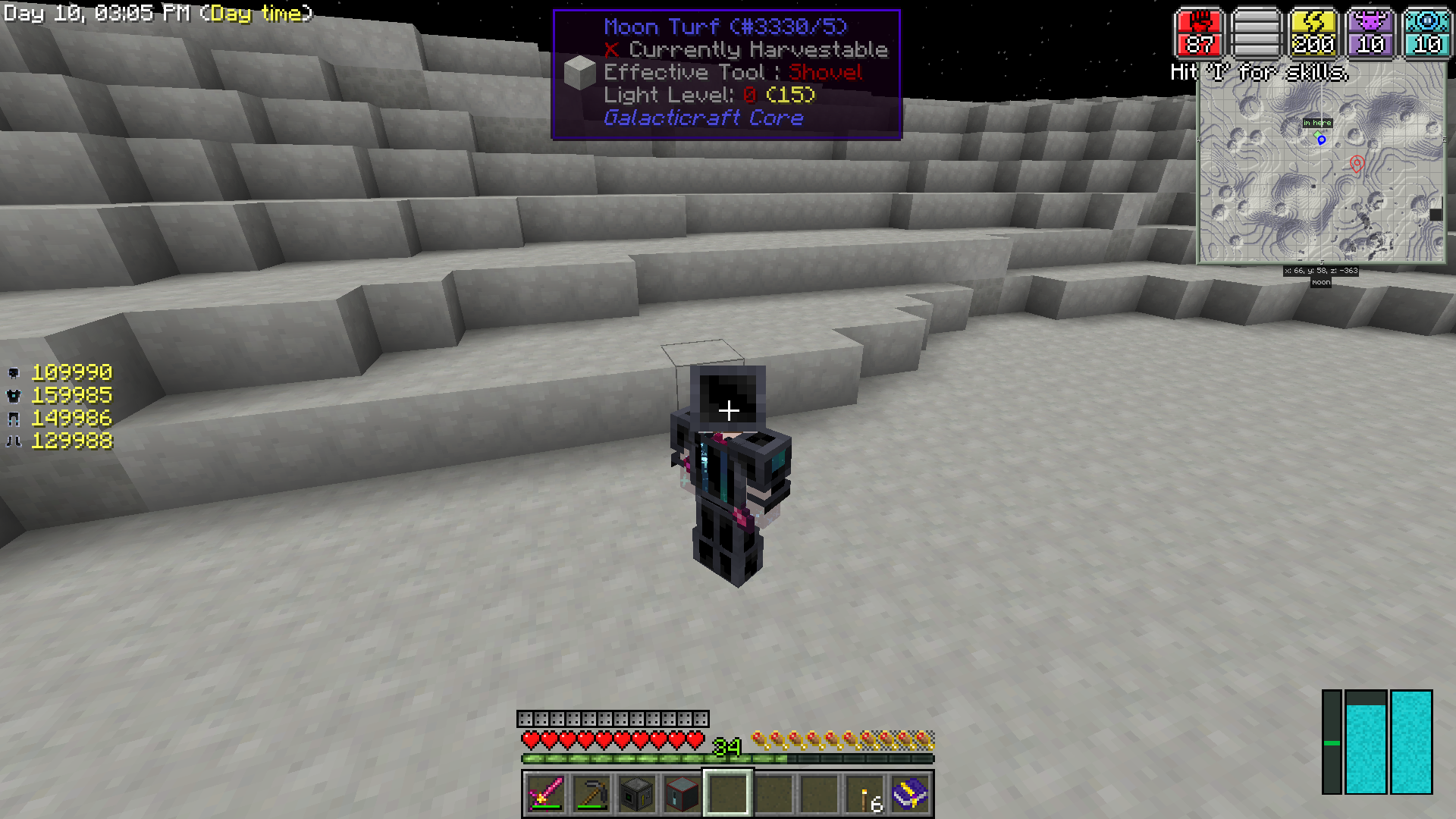Expand the moon label below the minimap
Screen dimensions: 1456x819
click(x=1319, y=282)
